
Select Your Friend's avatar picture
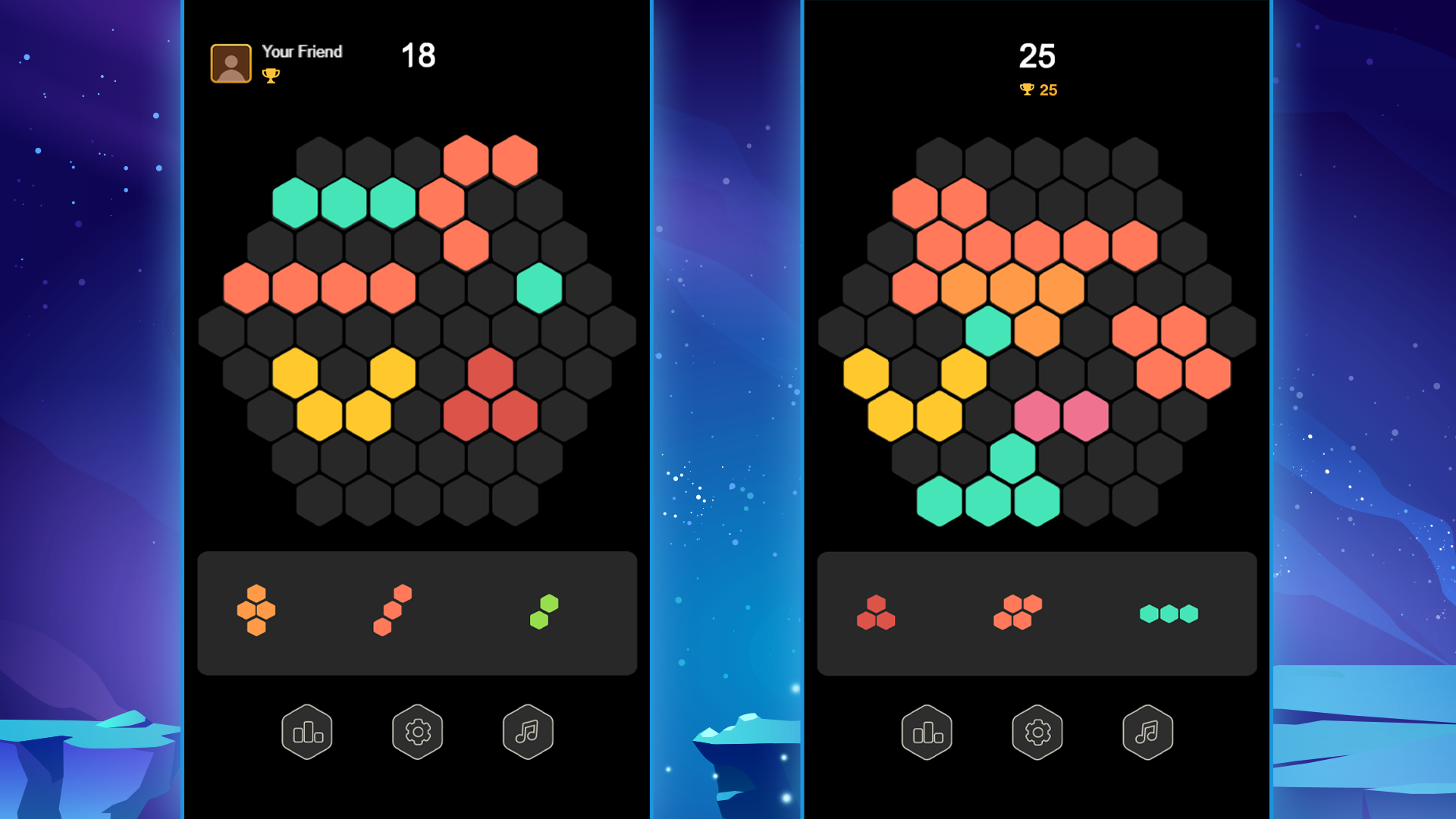pos(230,62)
